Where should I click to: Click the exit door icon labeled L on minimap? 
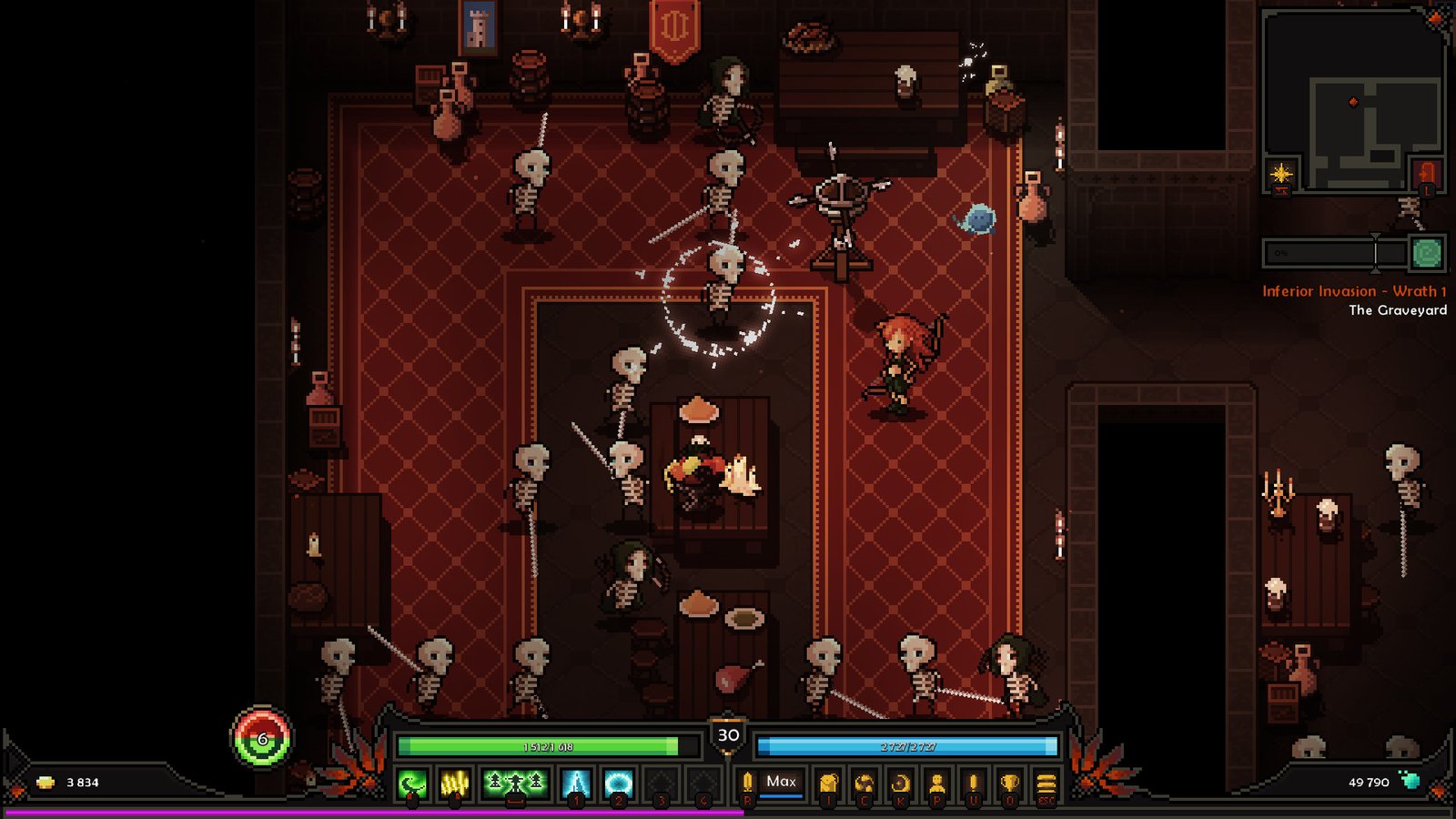(x=1426, y=173)
